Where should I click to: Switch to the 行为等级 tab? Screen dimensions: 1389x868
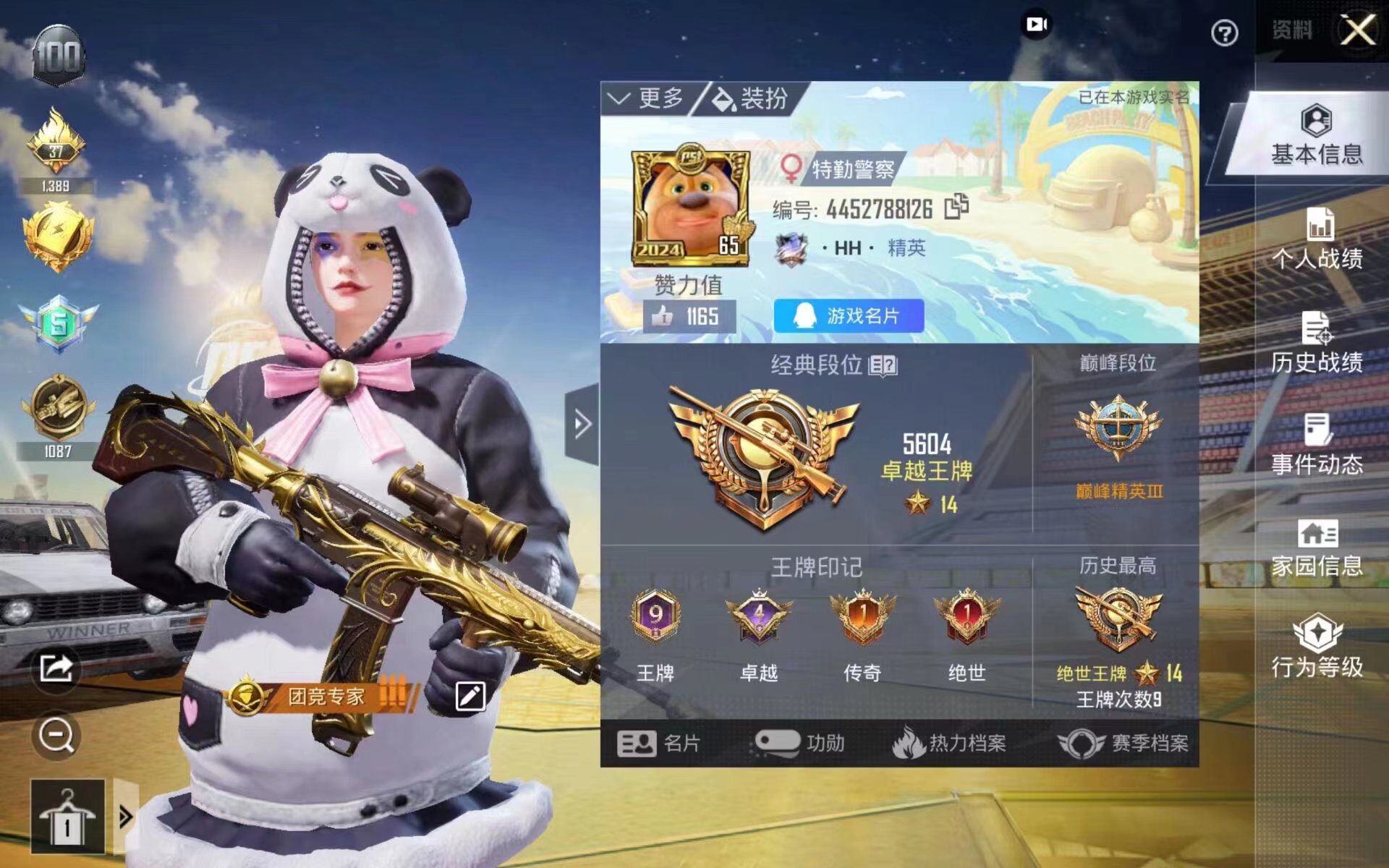pyautogui.click(x=1317, y=648)
